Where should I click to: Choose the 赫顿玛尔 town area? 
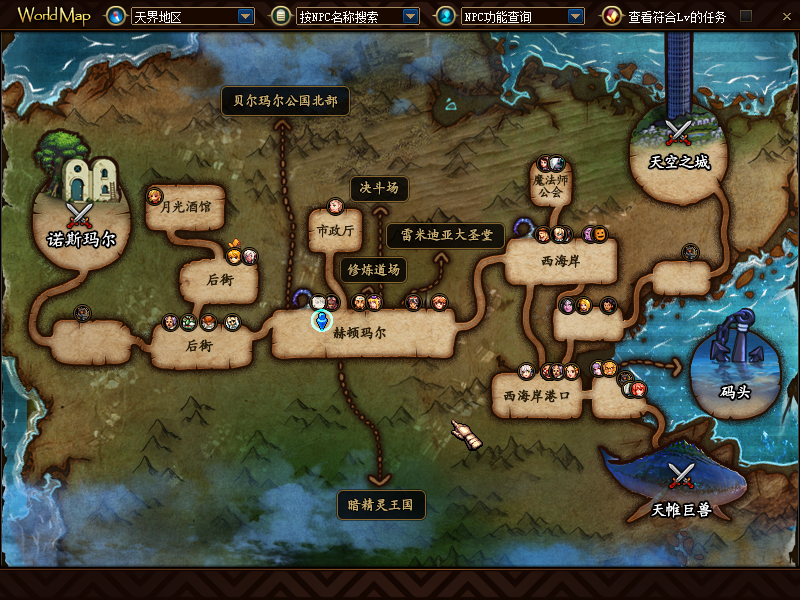359,333
